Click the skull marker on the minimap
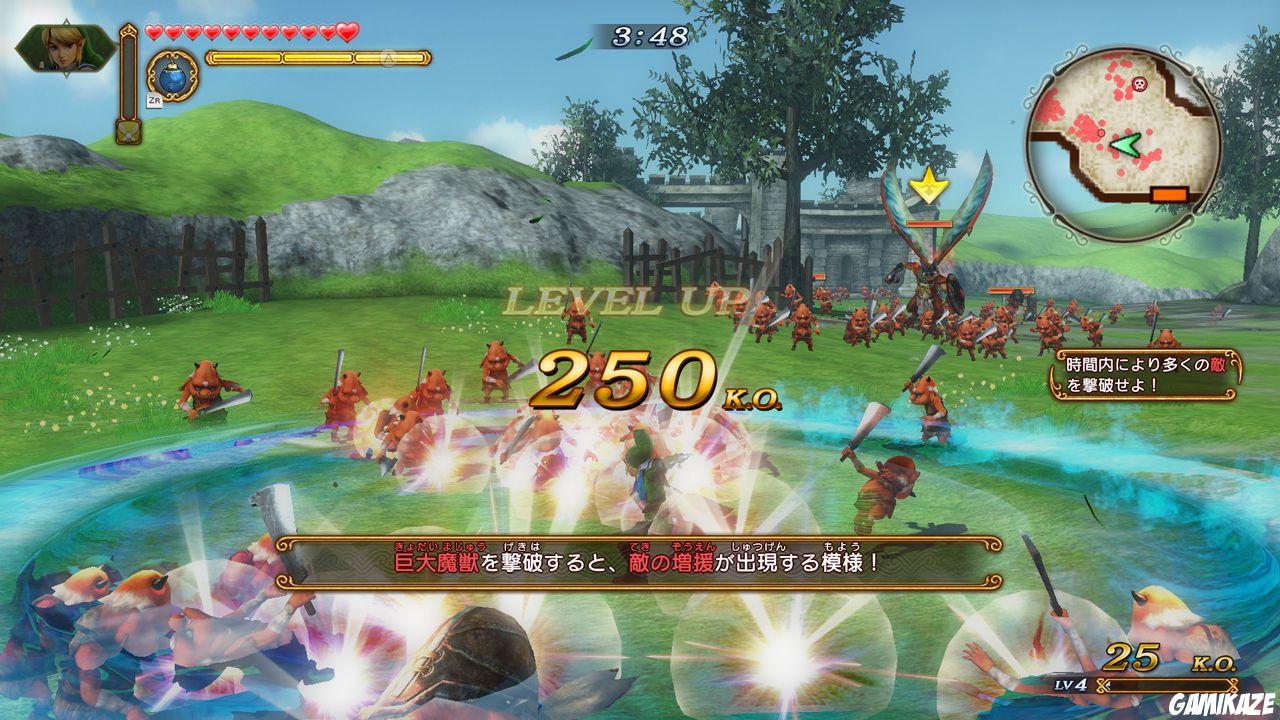The width and height of the screenshot is (1280, 720). (1139, 82)
